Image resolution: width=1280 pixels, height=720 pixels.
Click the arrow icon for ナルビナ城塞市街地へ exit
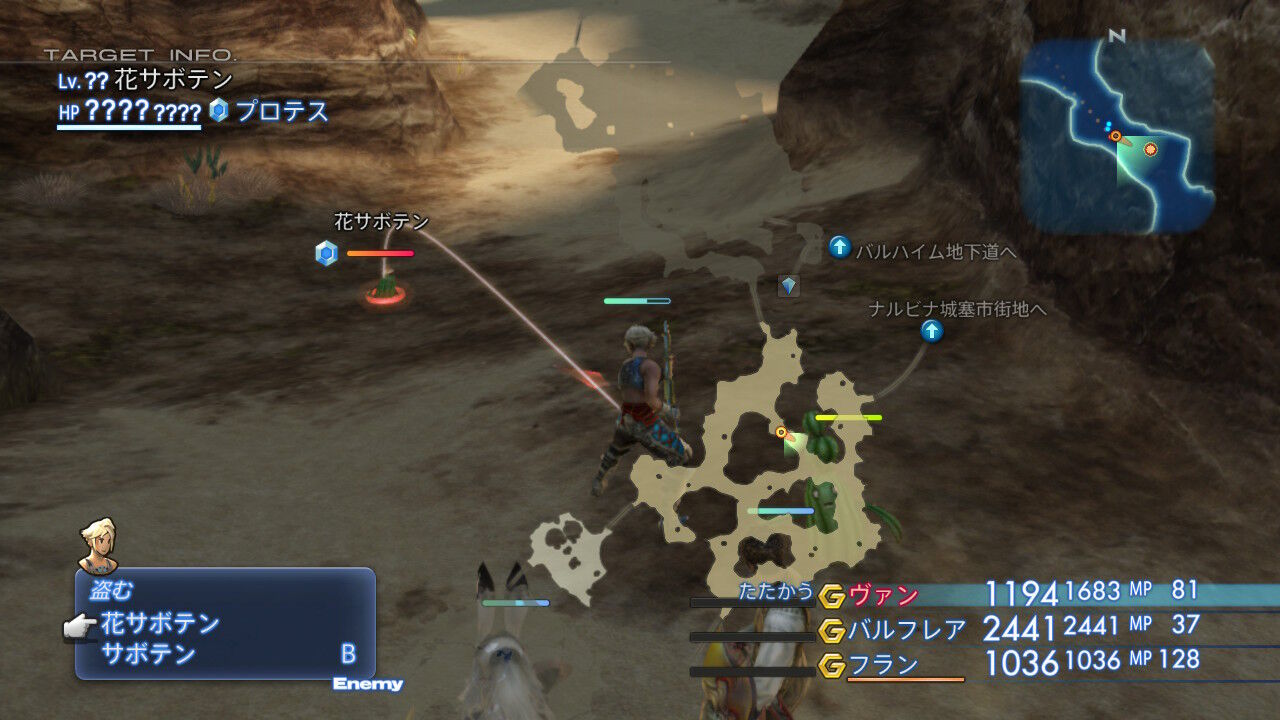[932, 331]
